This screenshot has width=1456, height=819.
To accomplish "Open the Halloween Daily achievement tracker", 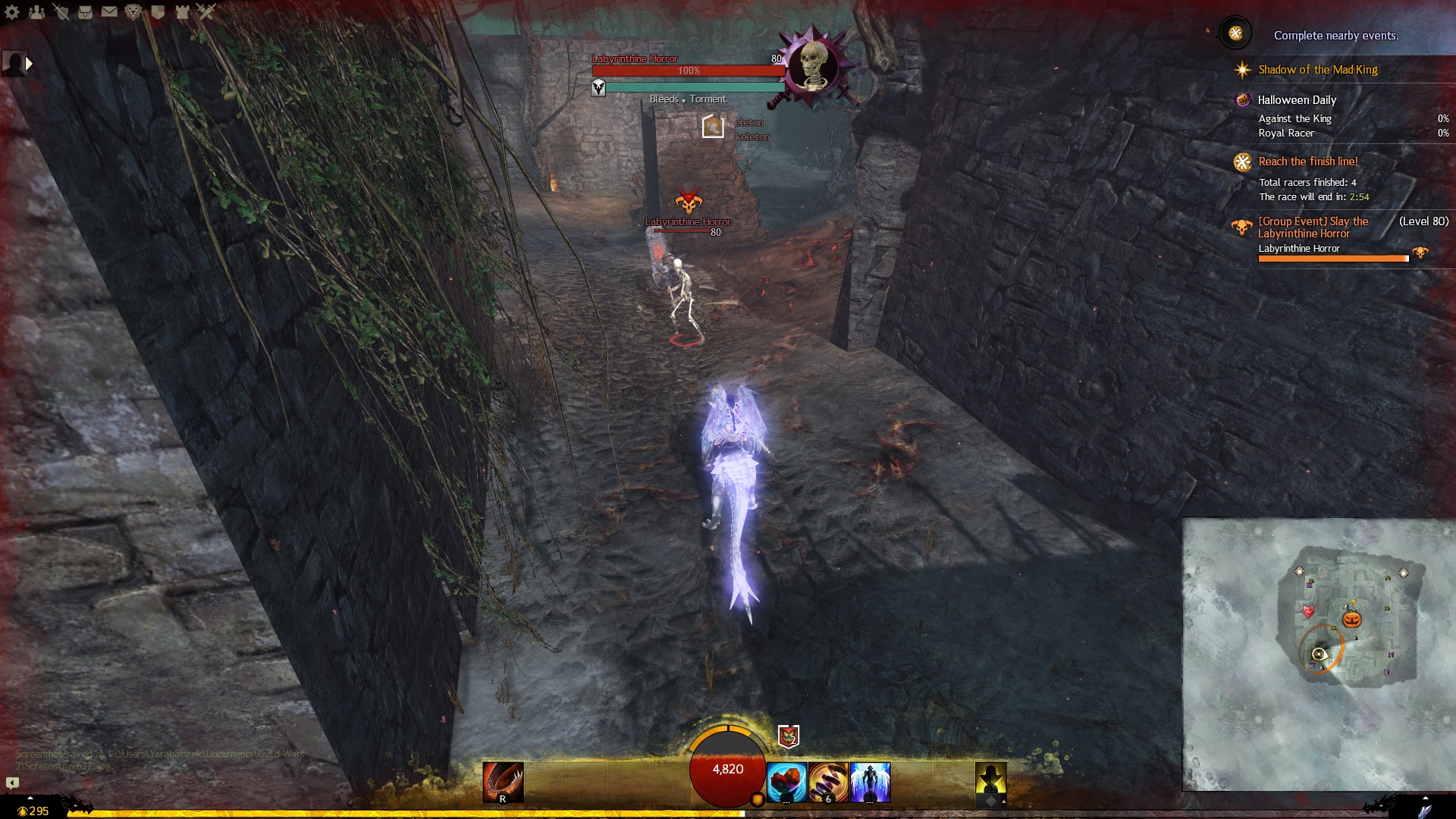I will 1296,100.
